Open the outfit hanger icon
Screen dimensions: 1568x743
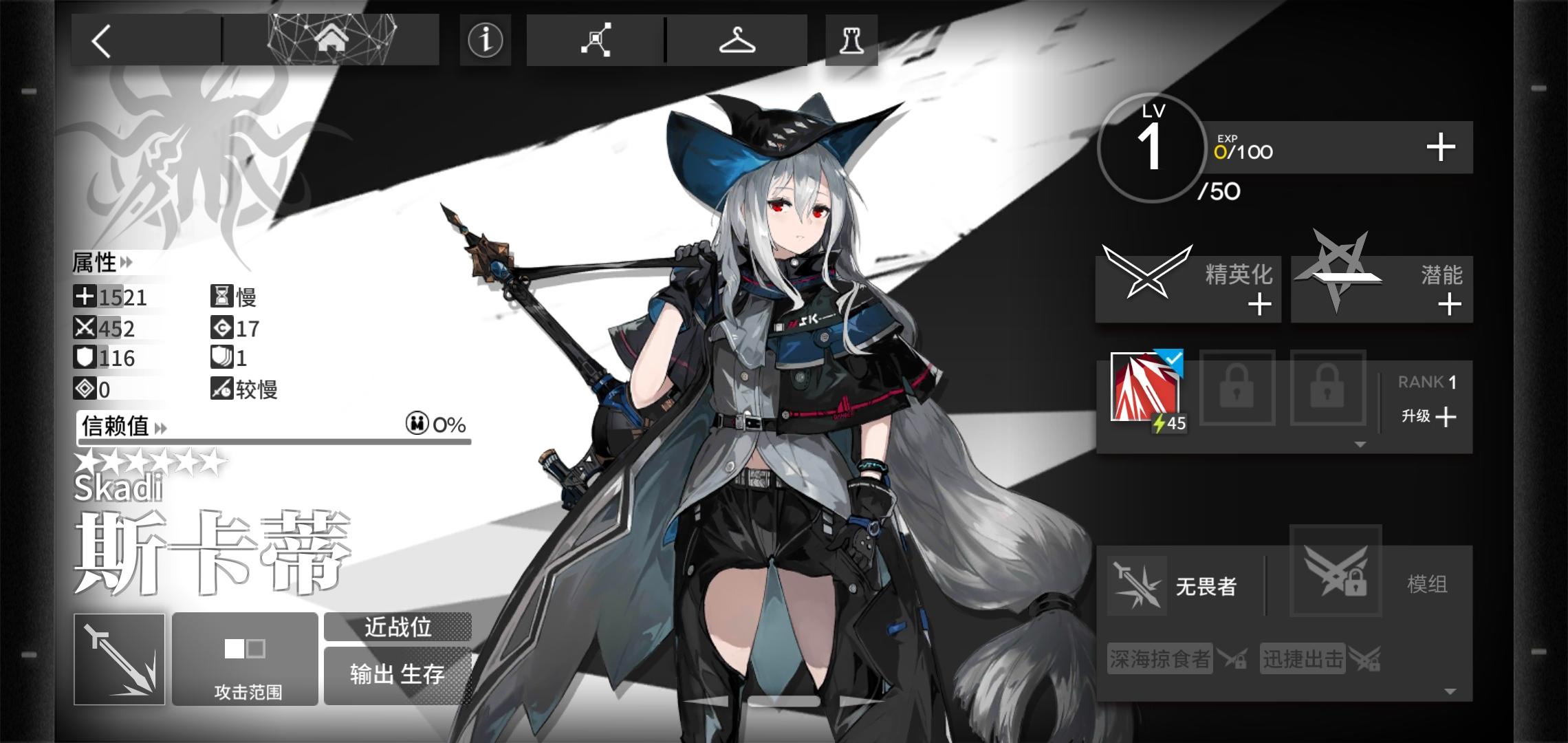pyautogui.click(x=736, y=40)
